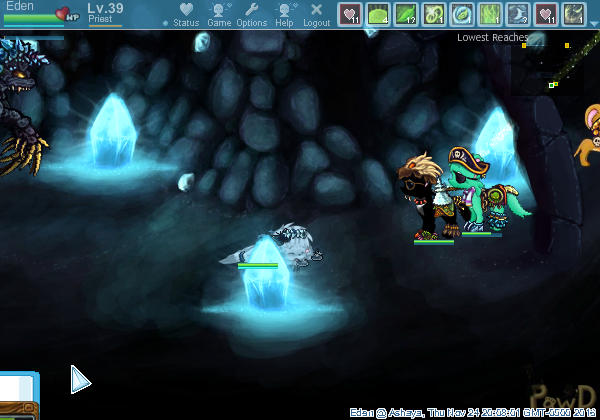Activate the green leaf hotbar slot

click(406, 14)
